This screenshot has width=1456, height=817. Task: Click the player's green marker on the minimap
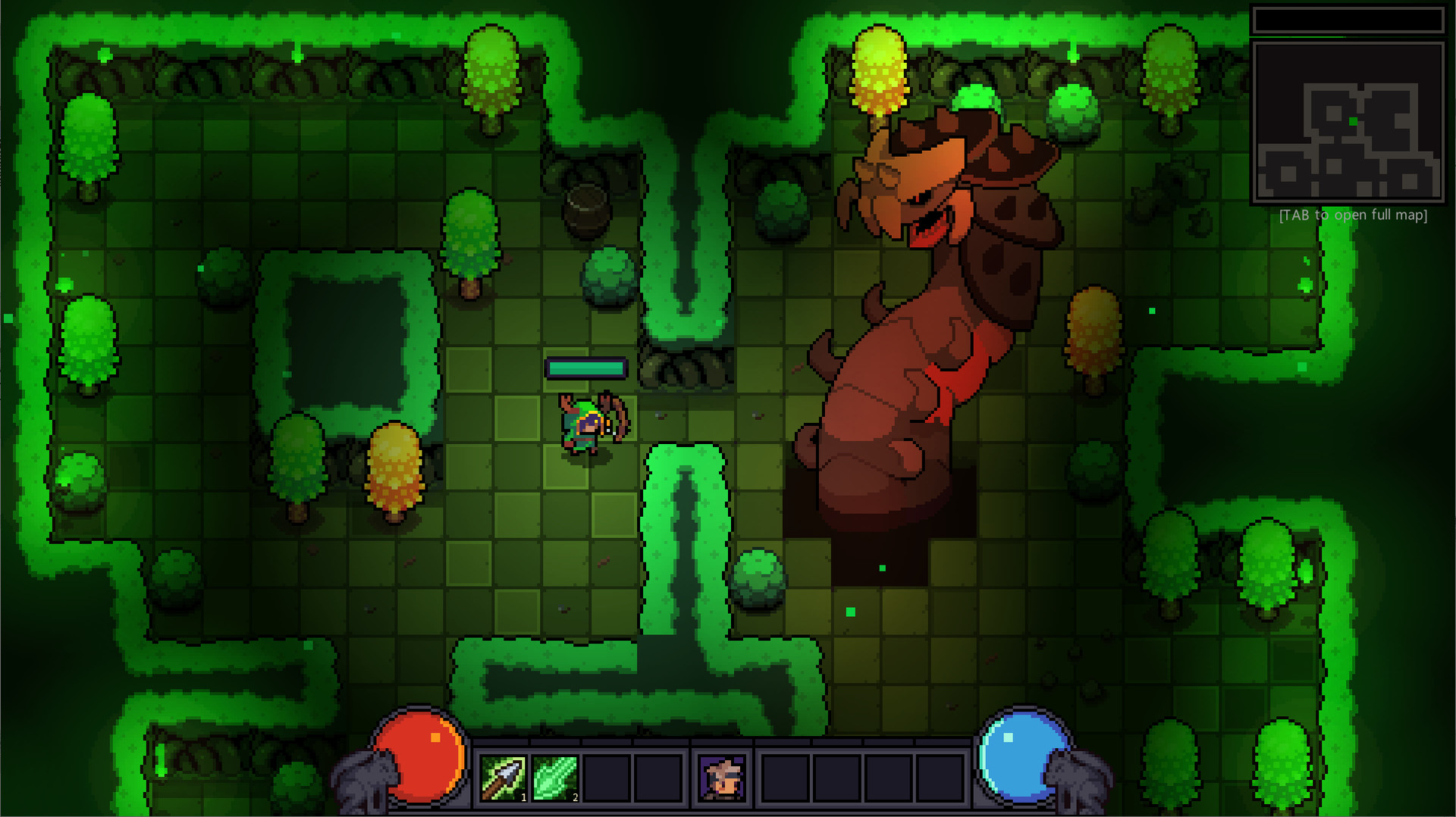pos(1353,120)
